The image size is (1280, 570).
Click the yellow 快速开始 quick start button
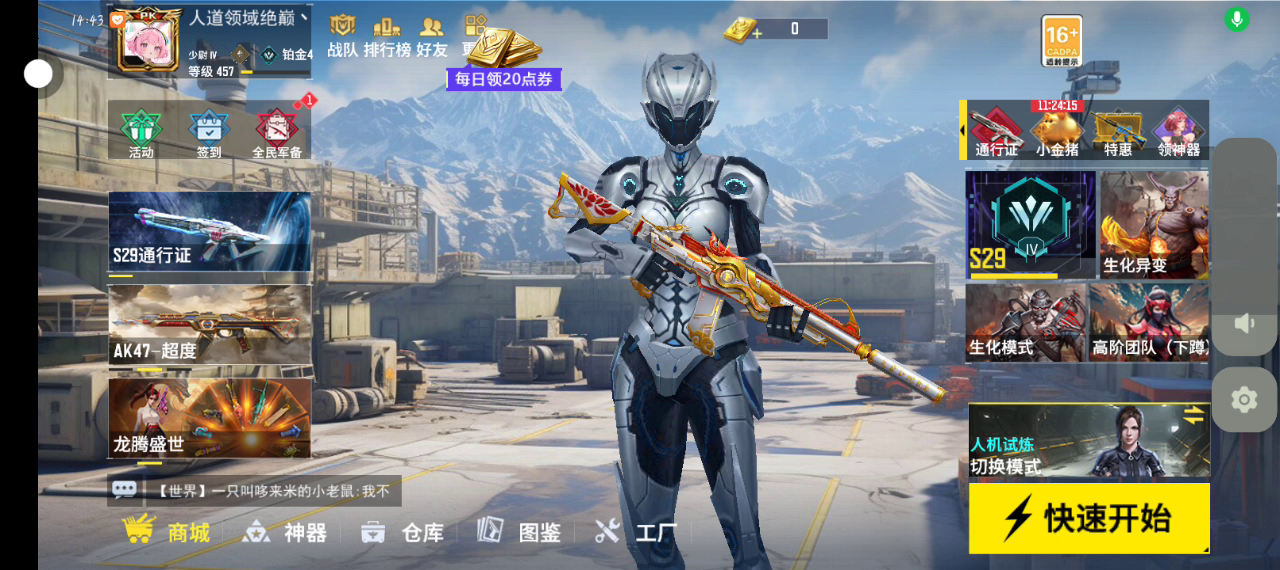point(1089,518)
